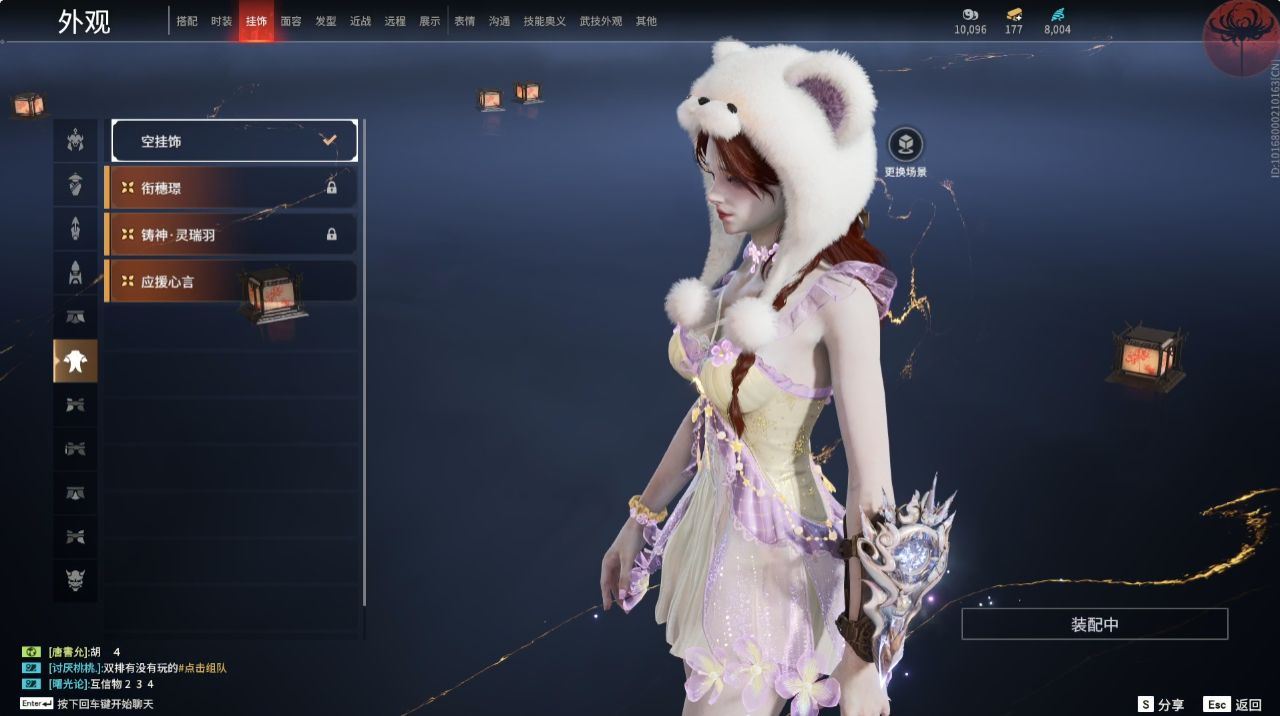Switch to the 沟通 tab
The height and width of the screenshot is (716, 1280).
tap(499, 21)
